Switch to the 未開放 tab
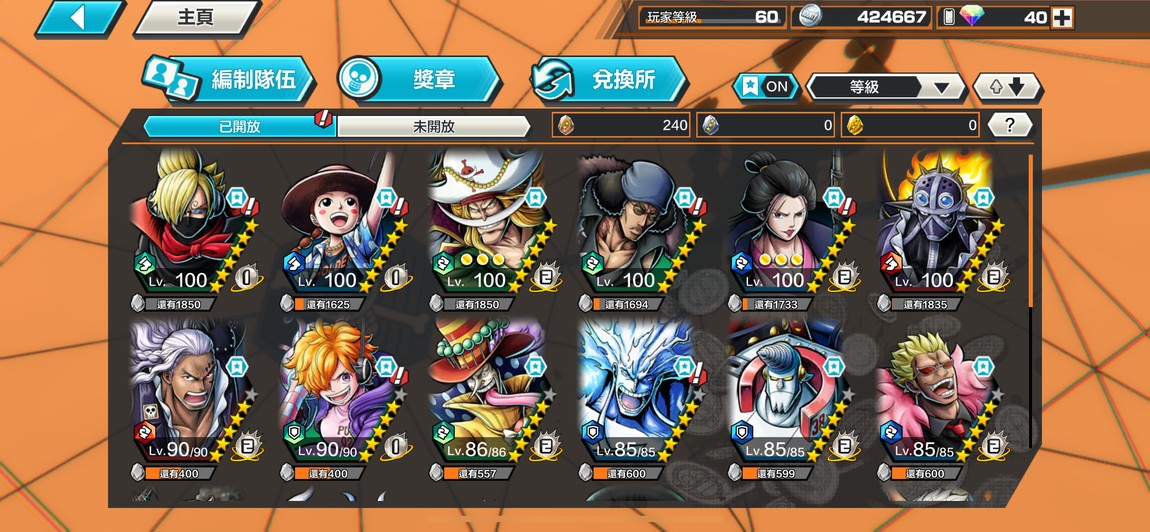Viewport: 1150px width, 532px height. point(433,126)
